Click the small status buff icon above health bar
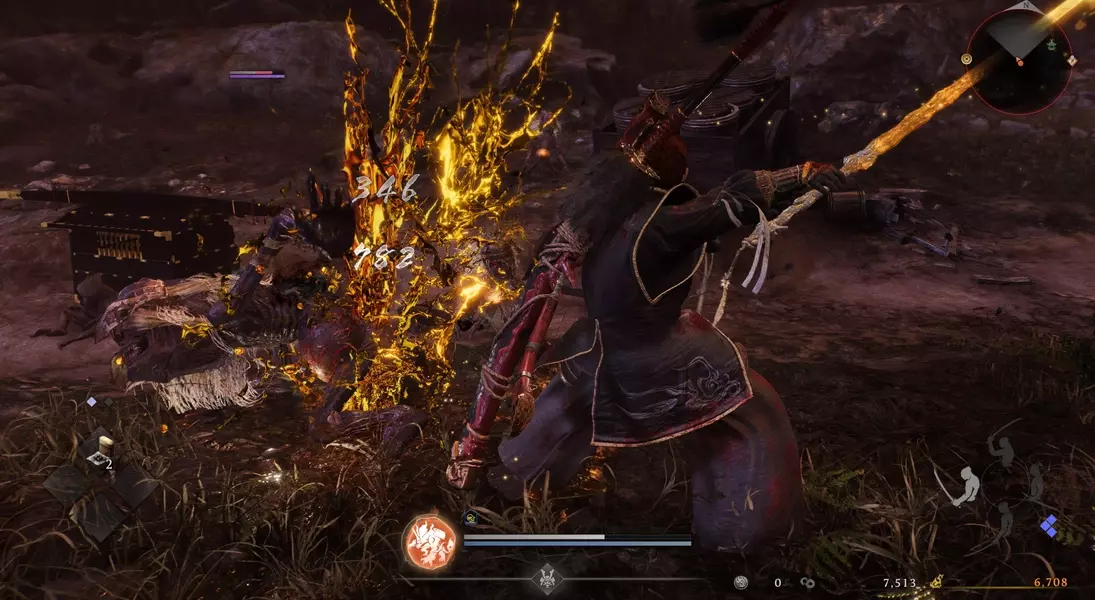Viewport: 1095px width, 600px height. [x=472, y=518]
